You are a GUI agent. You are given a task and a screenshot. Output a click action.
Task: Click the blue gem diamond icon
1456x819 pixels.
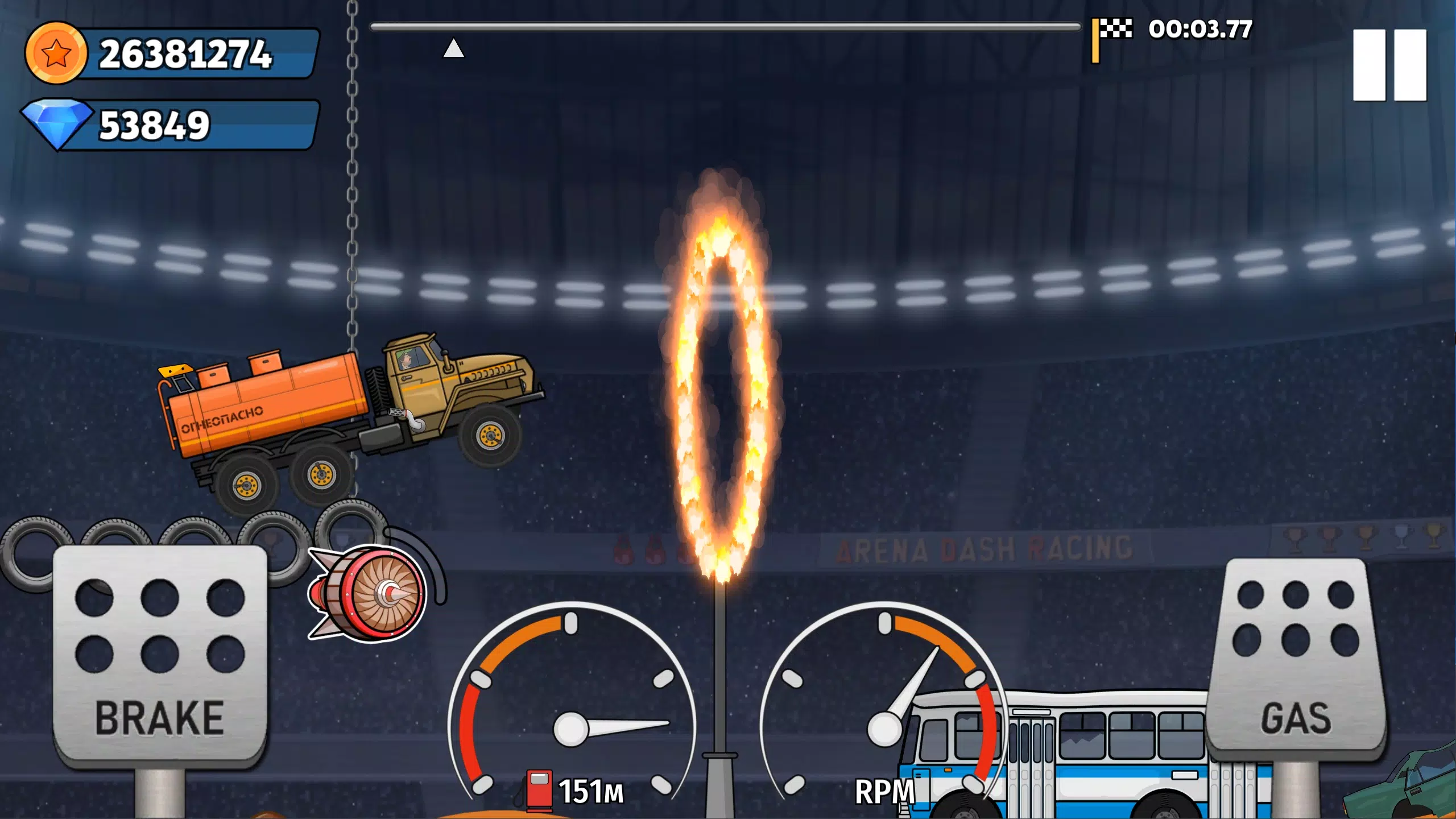tap(60, 122)
